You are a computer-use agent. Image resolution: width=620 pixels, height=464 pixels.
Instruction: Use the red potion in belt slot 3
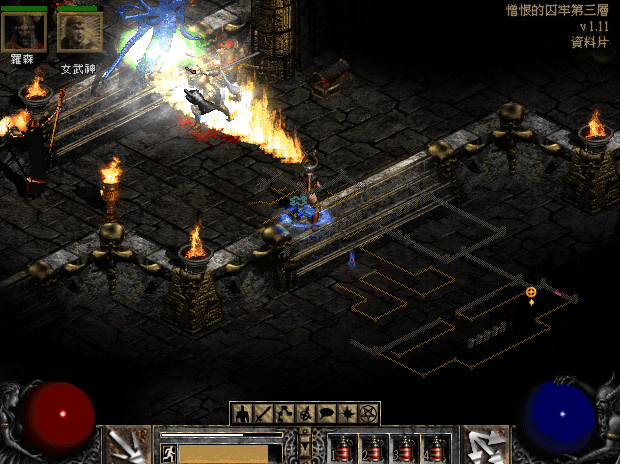point(403,449)
